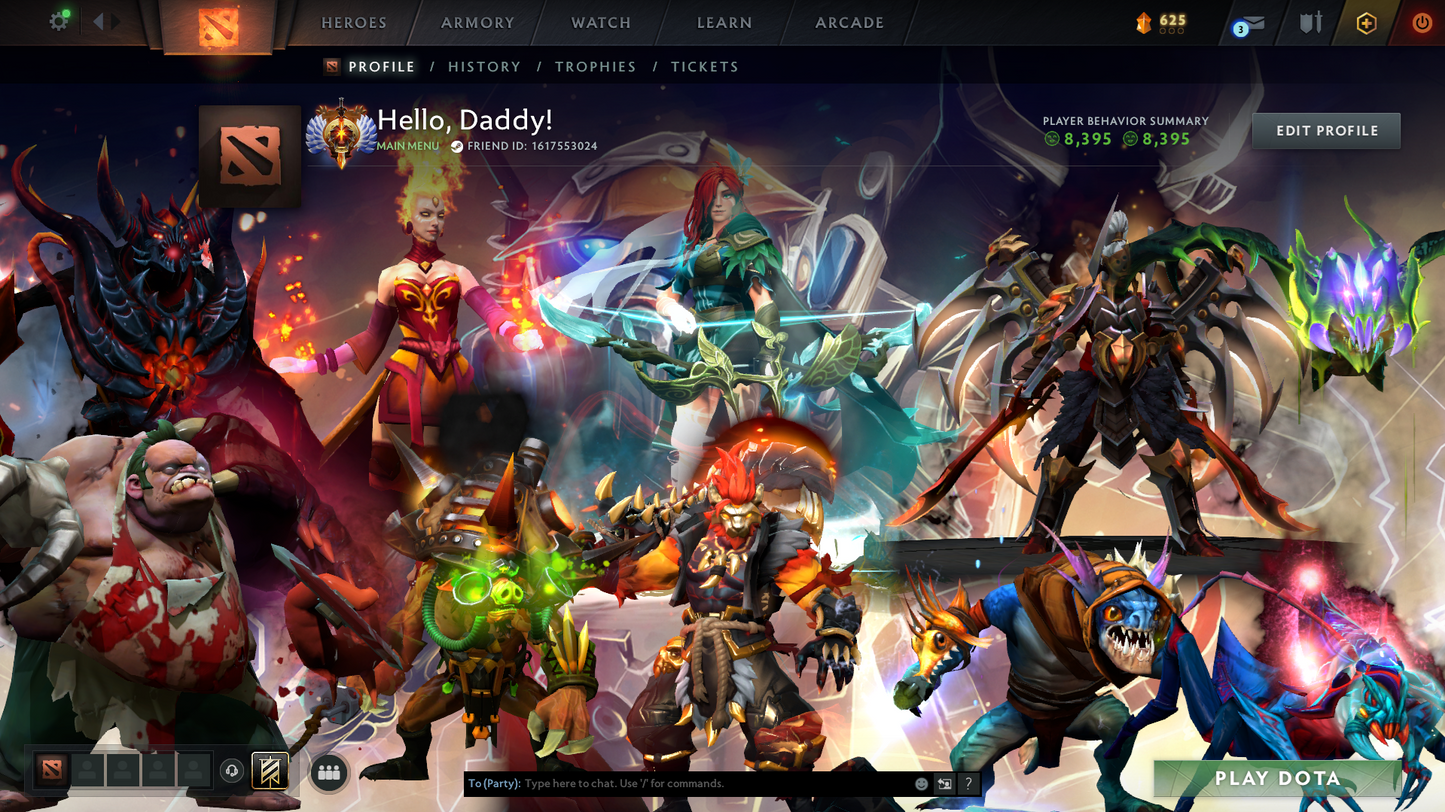The width and height of the screenshot is (1445, 812).
Task: Switch to the History tab
Action: [x=484, y=67]
